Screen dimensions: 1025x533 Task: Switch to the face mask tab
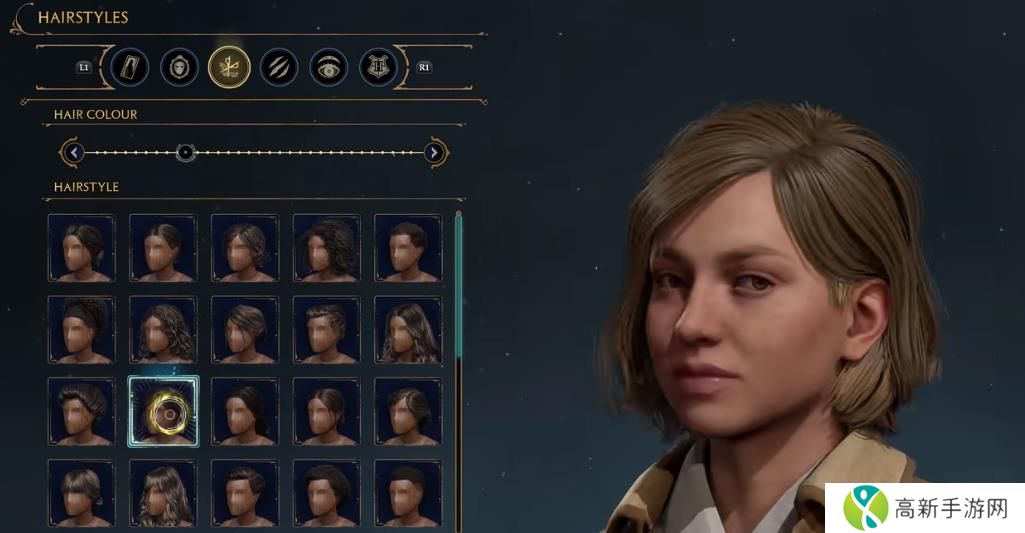click(180, 67)
